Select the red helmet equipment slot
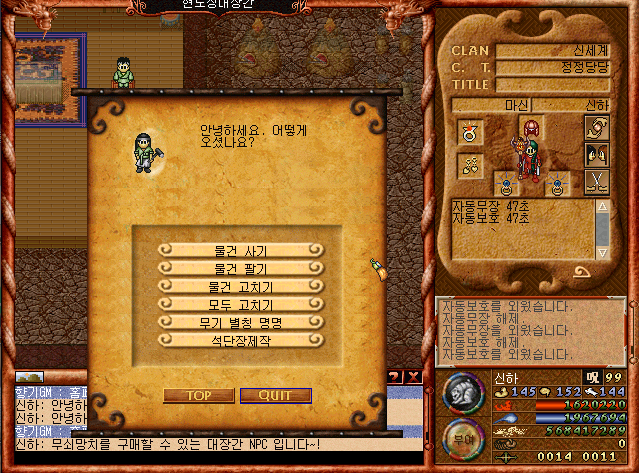 530,130
